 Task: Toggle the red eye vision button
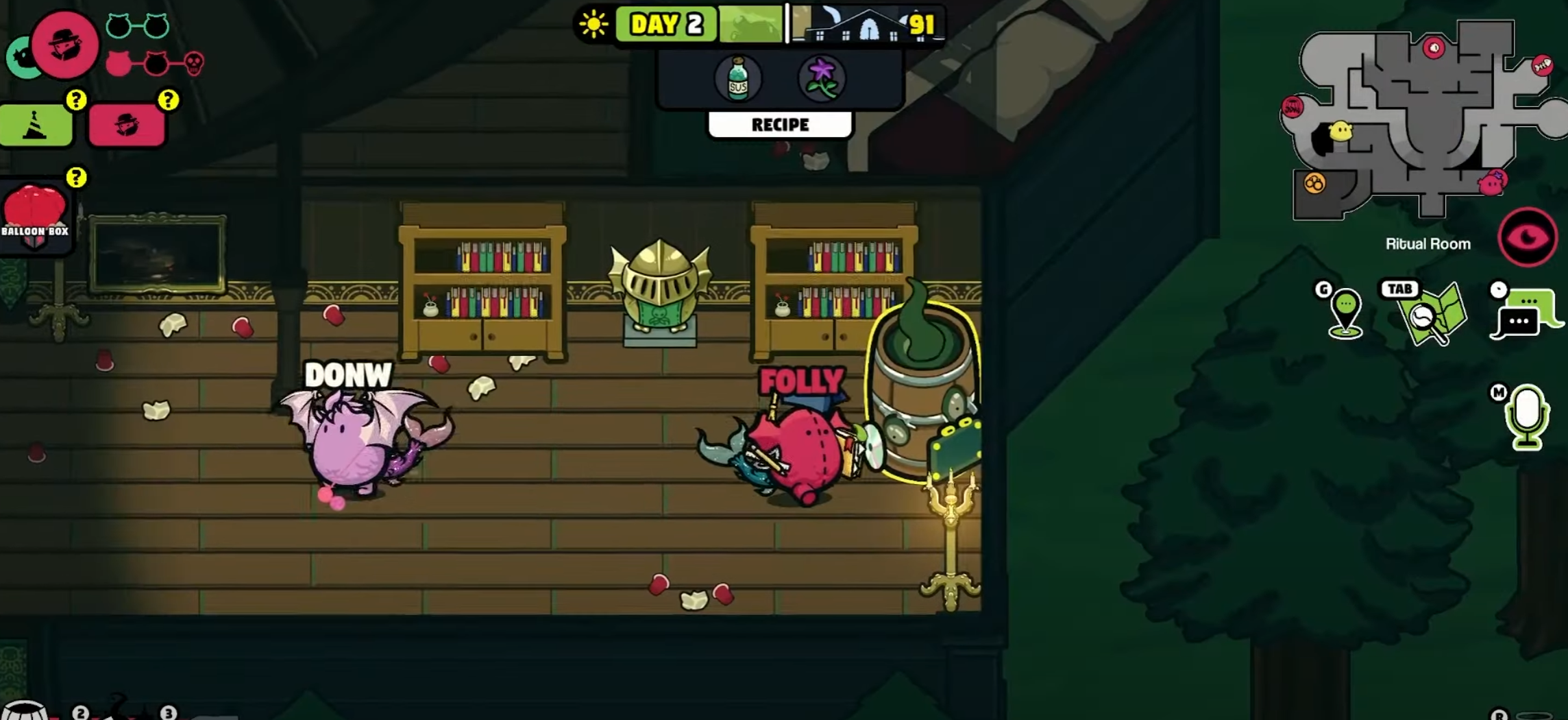click(1528, 237)
